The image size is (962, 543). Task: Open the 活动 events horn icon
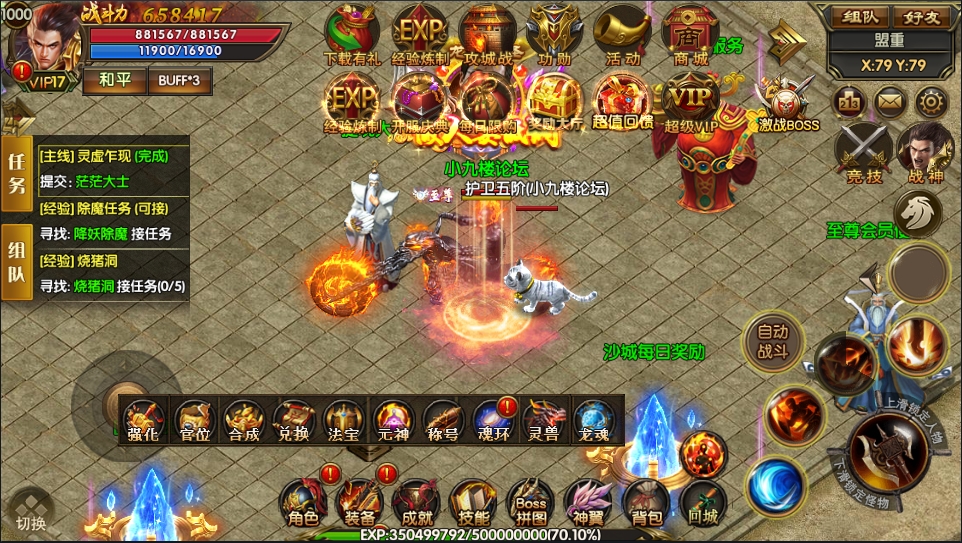tap(622, 32)
